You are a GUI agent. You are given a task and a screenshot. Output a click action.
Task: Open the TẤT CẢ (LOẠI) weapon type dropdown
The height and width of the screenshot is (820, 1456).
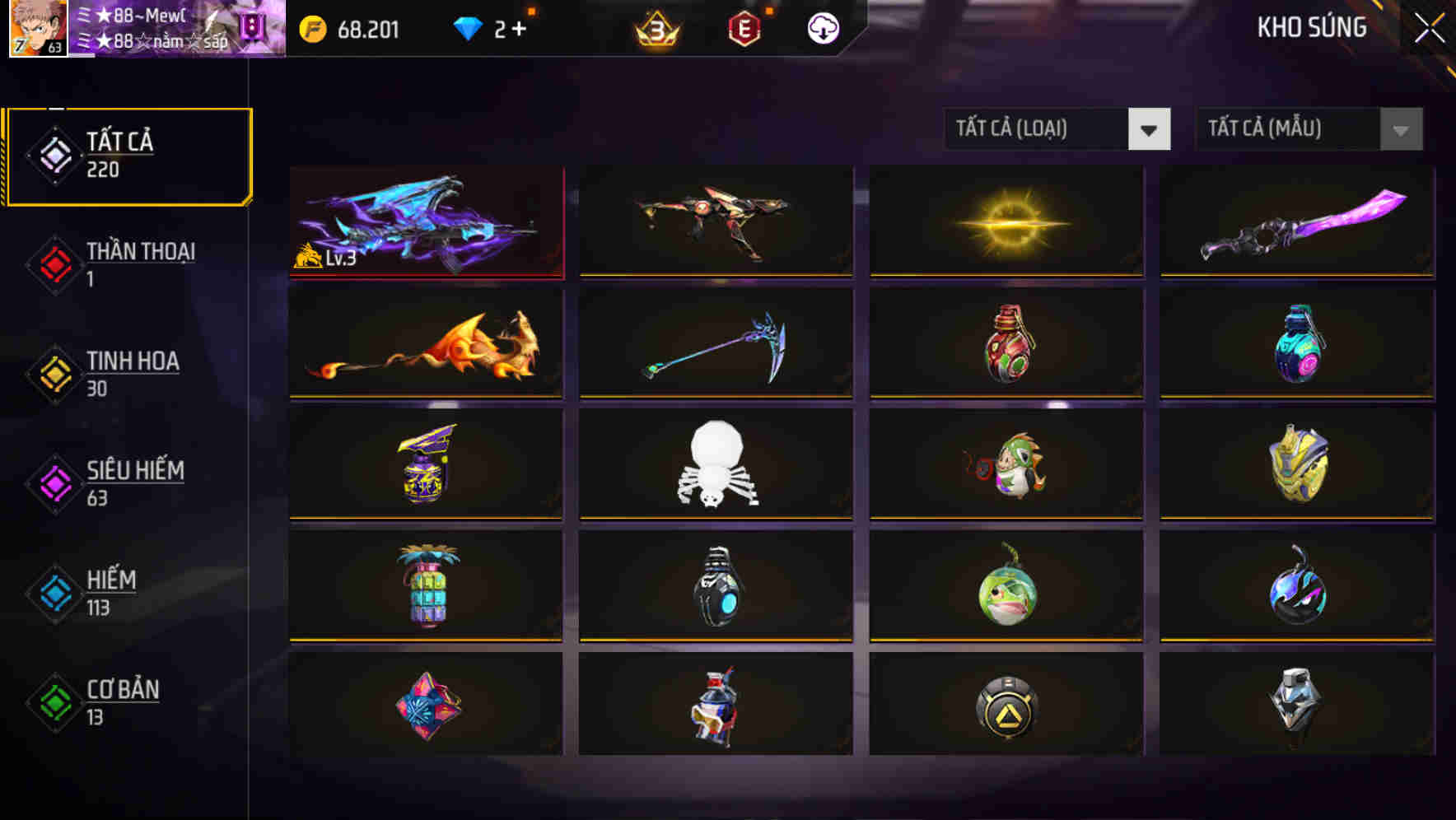[x=1057, y=129]
